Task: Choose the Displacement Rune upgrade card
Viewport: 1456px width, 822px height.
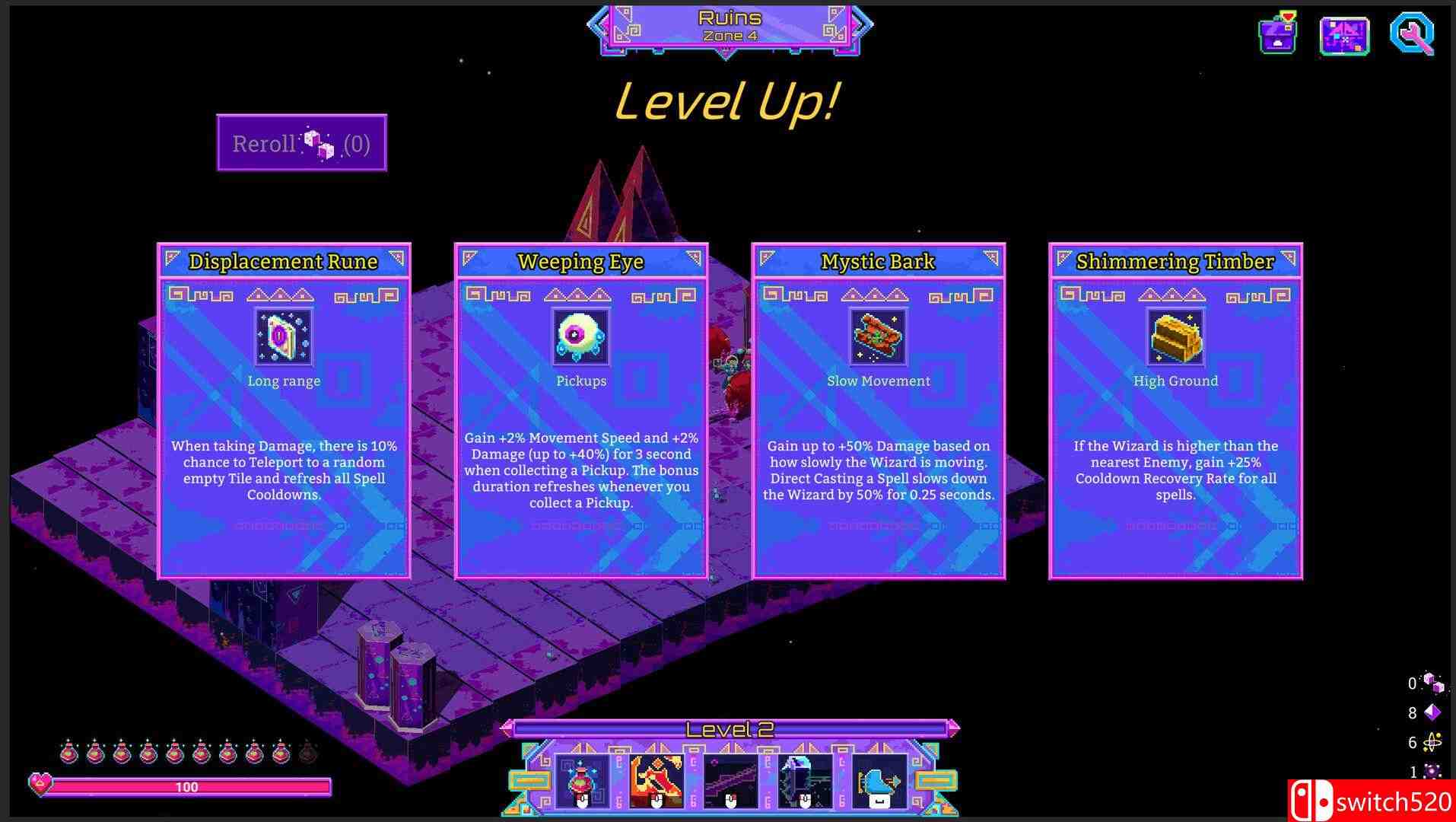Action: click(x=284, y=411)
